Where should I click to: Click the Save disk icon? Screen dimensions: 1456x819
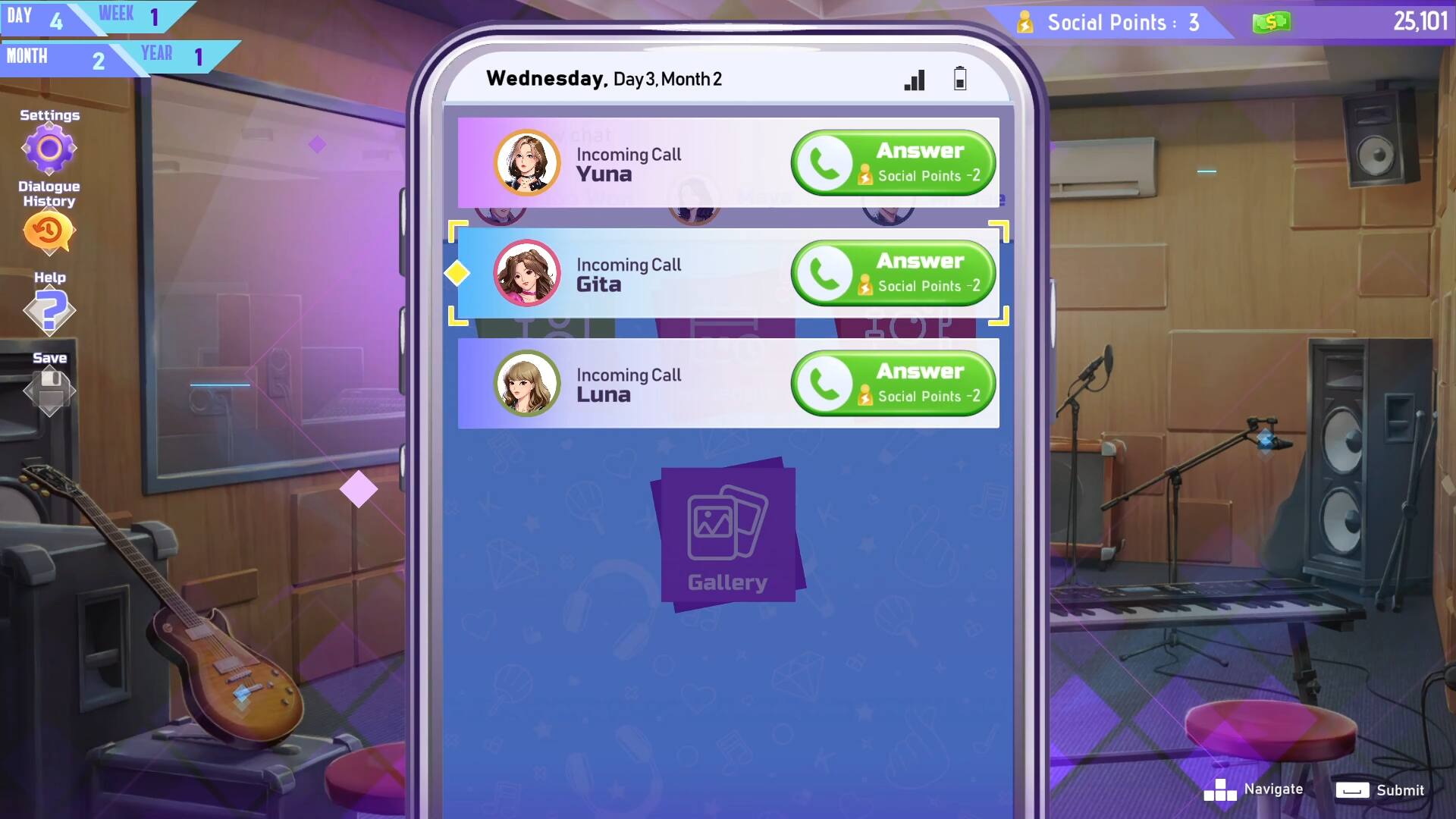[49, 389]
